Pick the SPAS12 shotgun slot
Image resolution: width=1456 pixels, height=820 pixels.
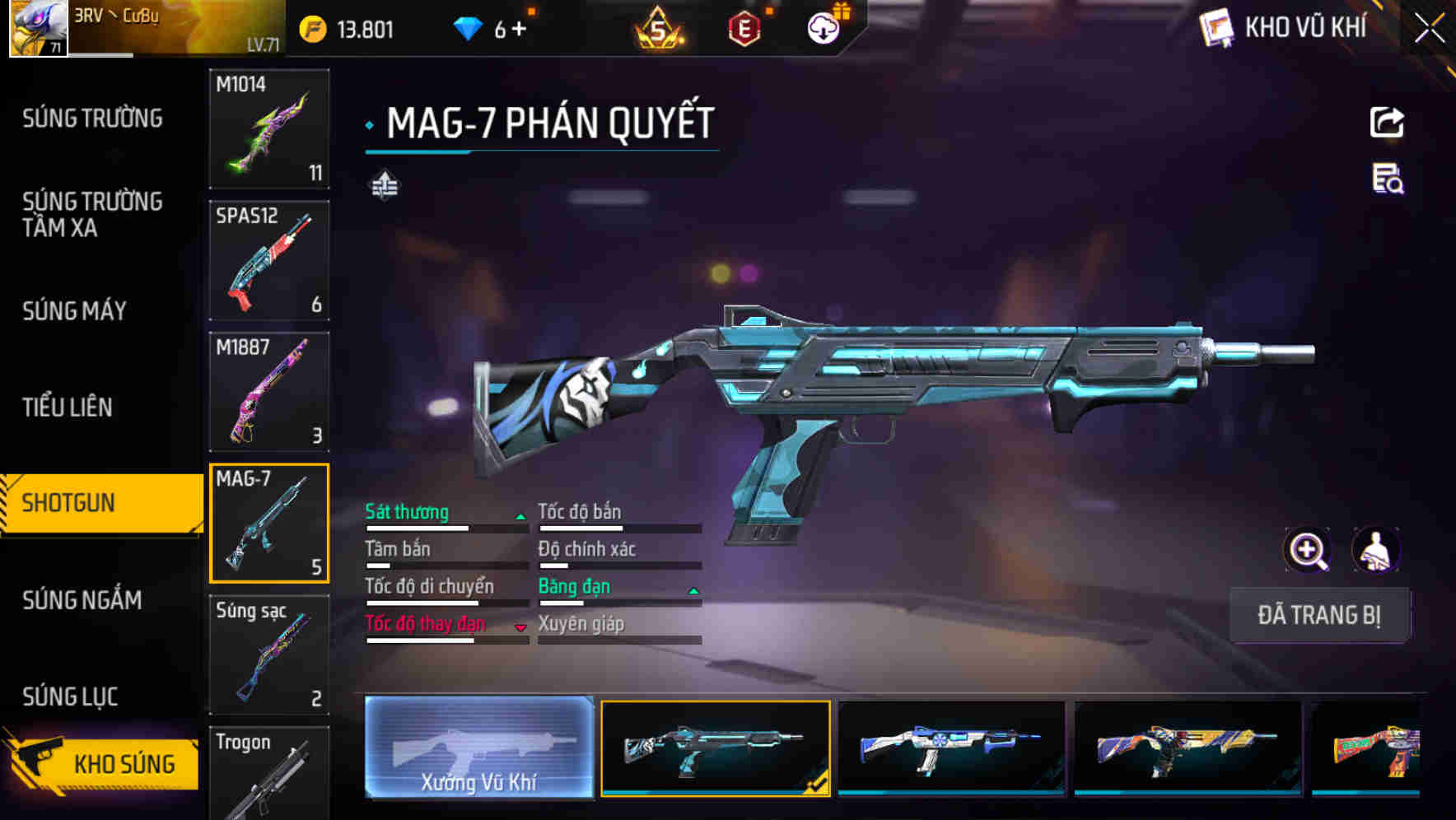269,260
